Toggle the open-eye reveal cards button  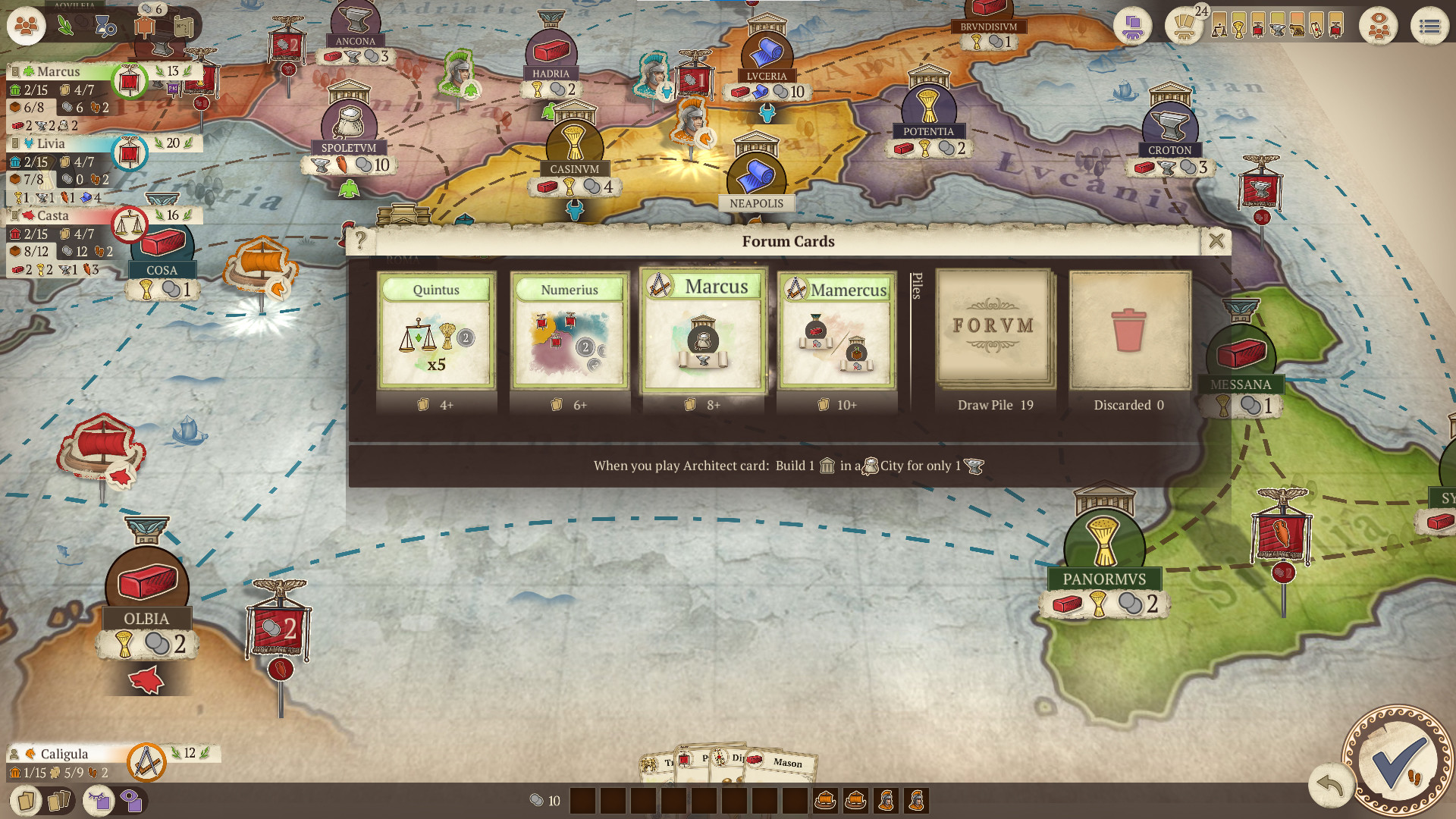pyautogui.click(x=132, y=801)
